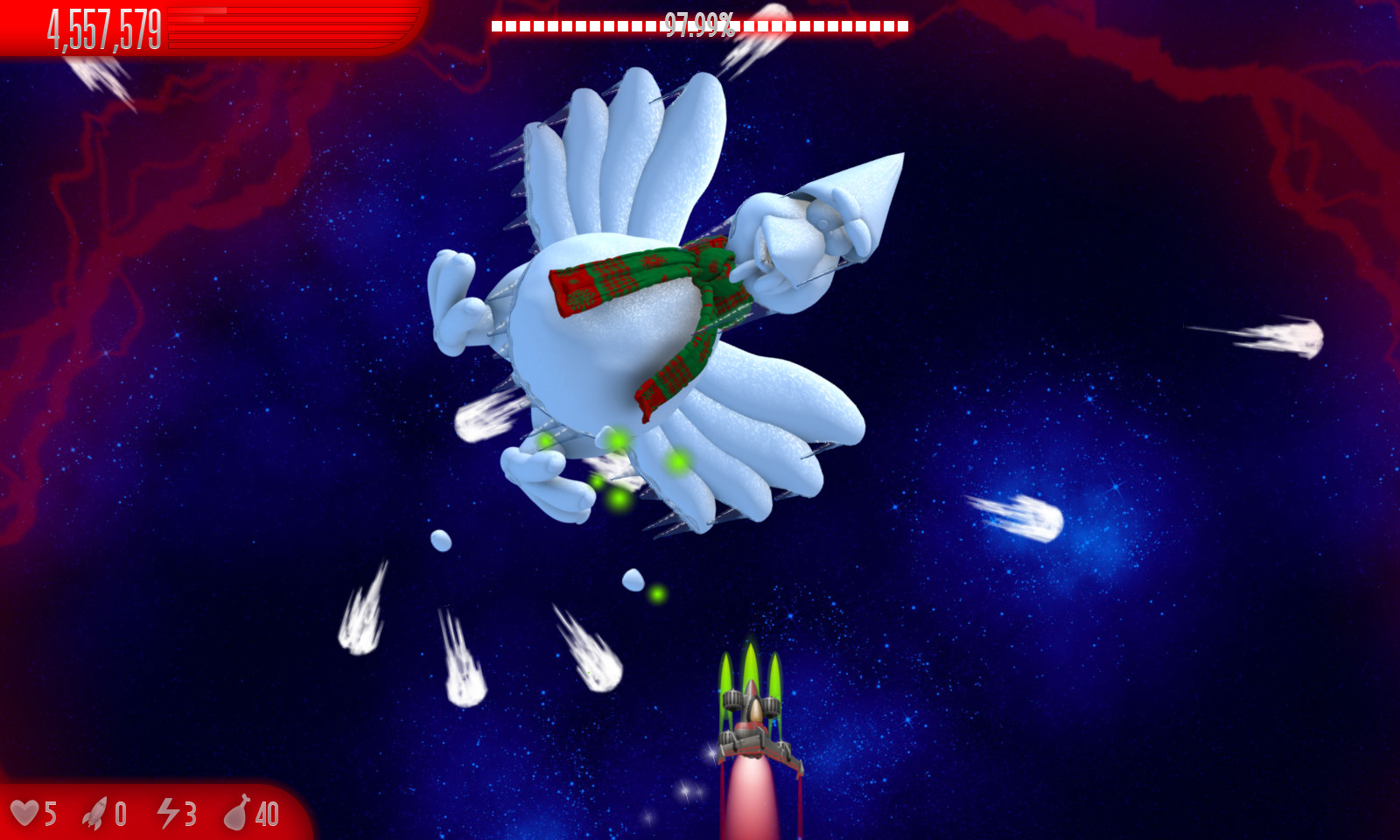This screenshot has width=1400, height=840.
Task: Click the lightning bolt charge icon
Action: click(x=167, y=814)
